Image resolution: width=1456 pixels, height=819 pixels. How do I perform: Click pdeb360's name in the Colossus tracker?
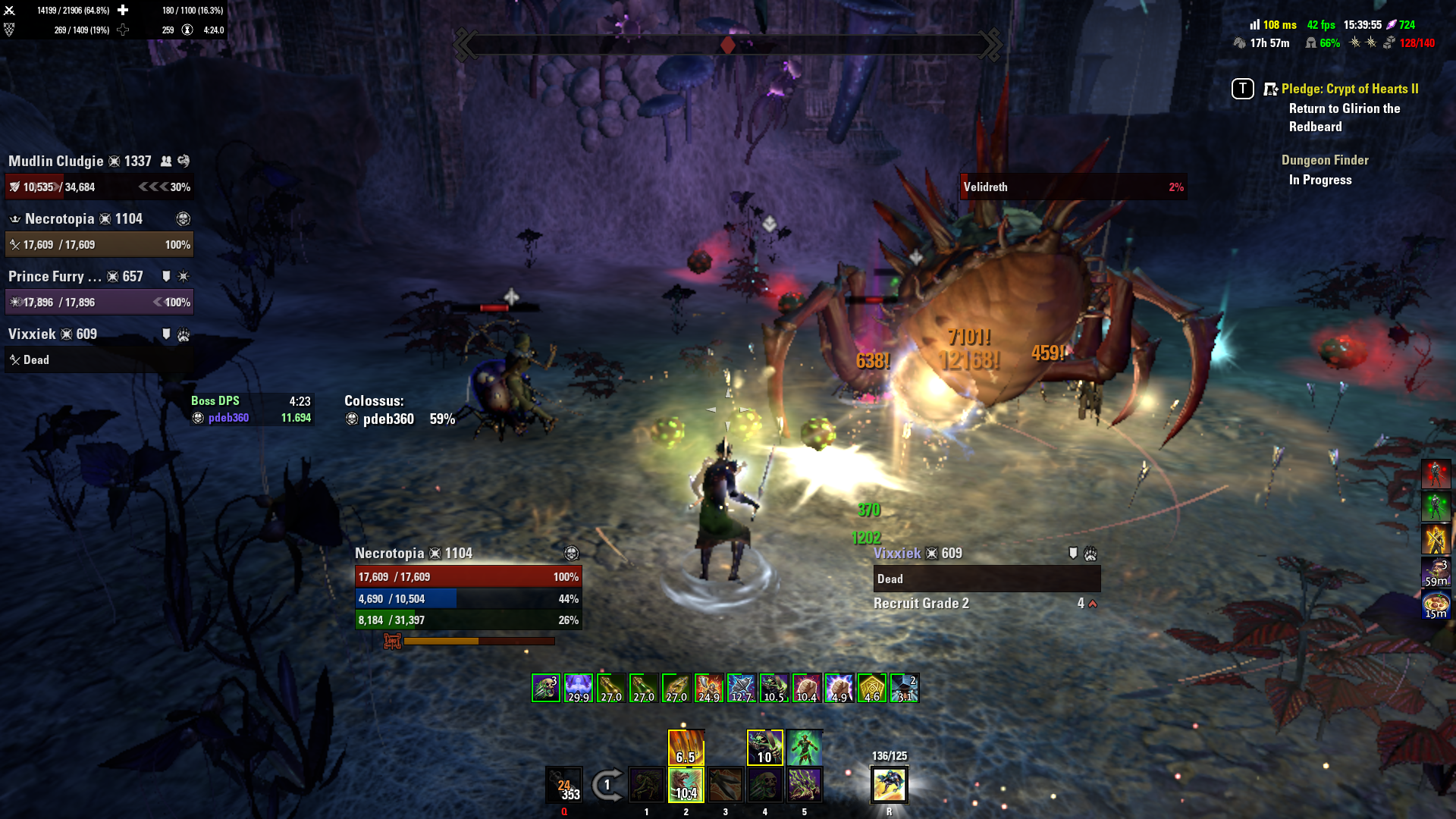point(388,419)
